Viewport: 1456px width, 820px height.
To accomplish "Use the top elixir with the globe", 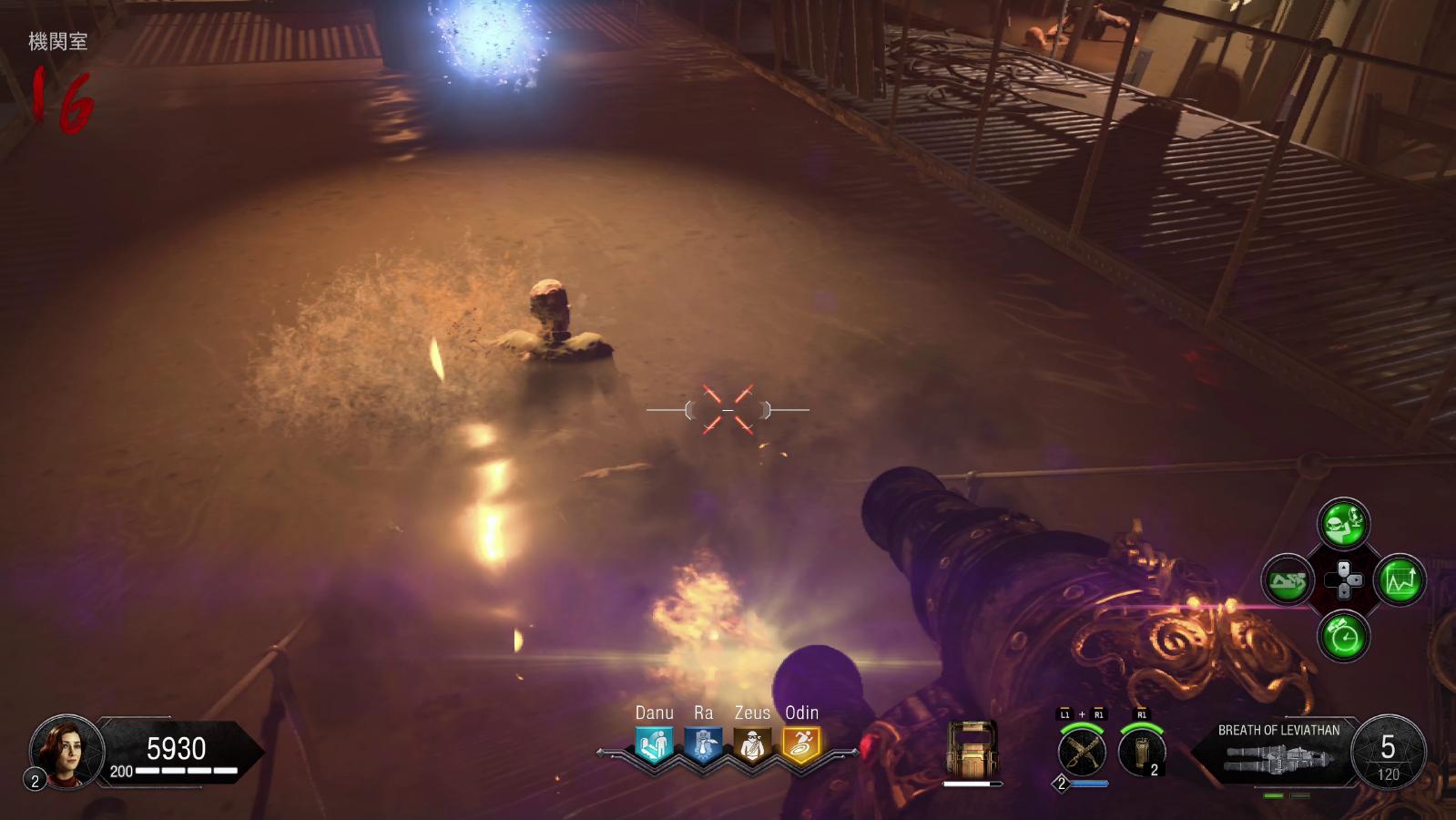I will (1343, 524).
